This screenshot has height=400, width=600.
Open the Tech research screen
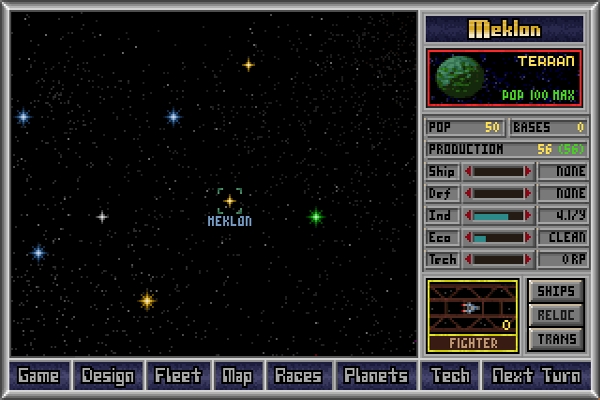click(x=450, y=376)
